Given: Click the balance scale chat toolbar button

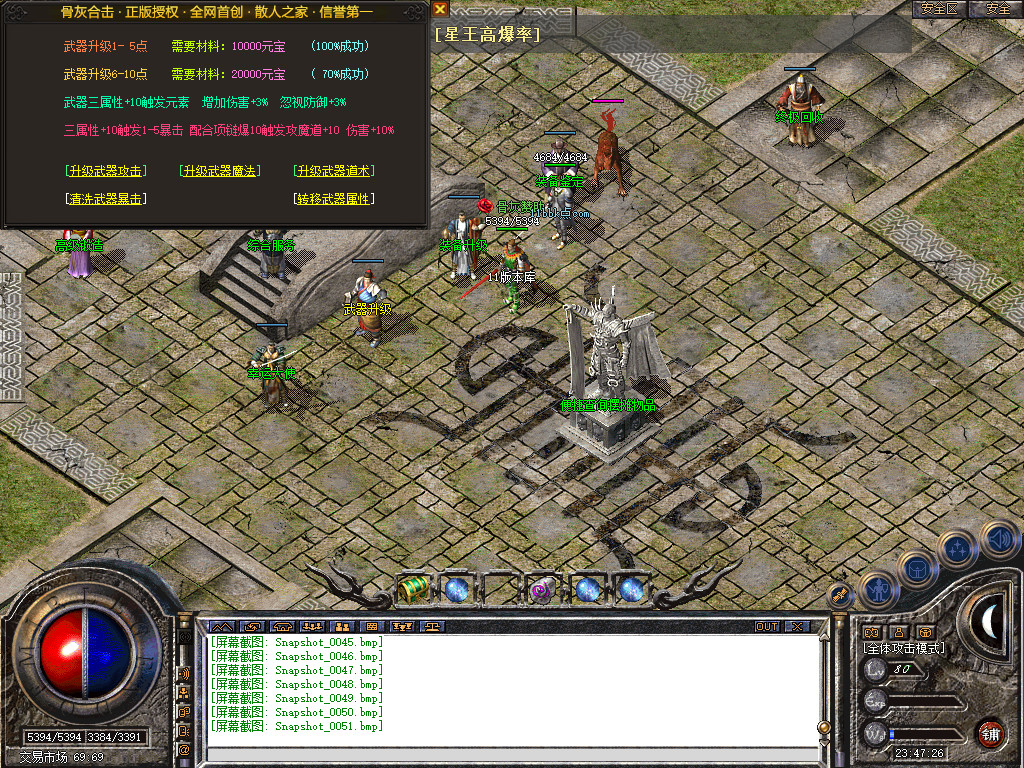Looking at the screenshot, I should (x=432, y=627).
